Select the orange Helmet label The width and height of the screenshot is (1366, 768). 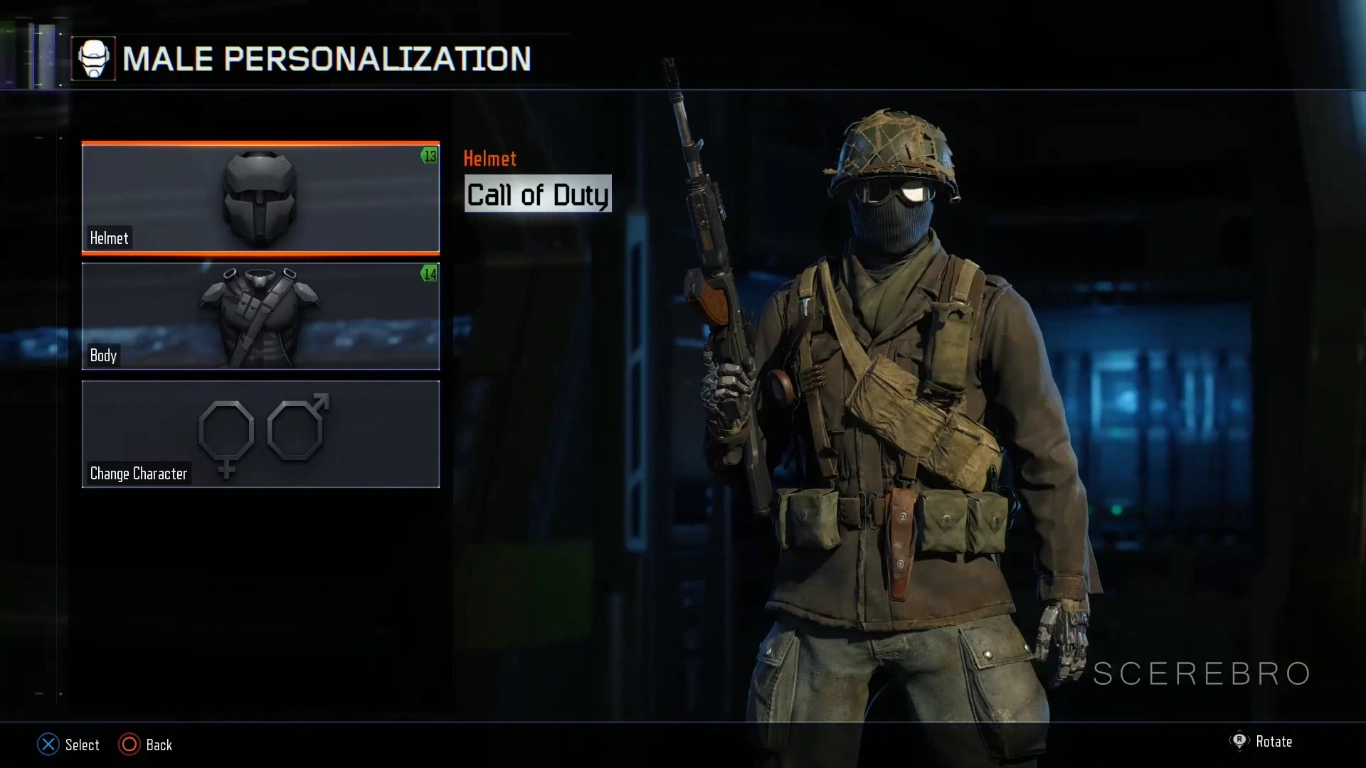click(x=490, y=158)
